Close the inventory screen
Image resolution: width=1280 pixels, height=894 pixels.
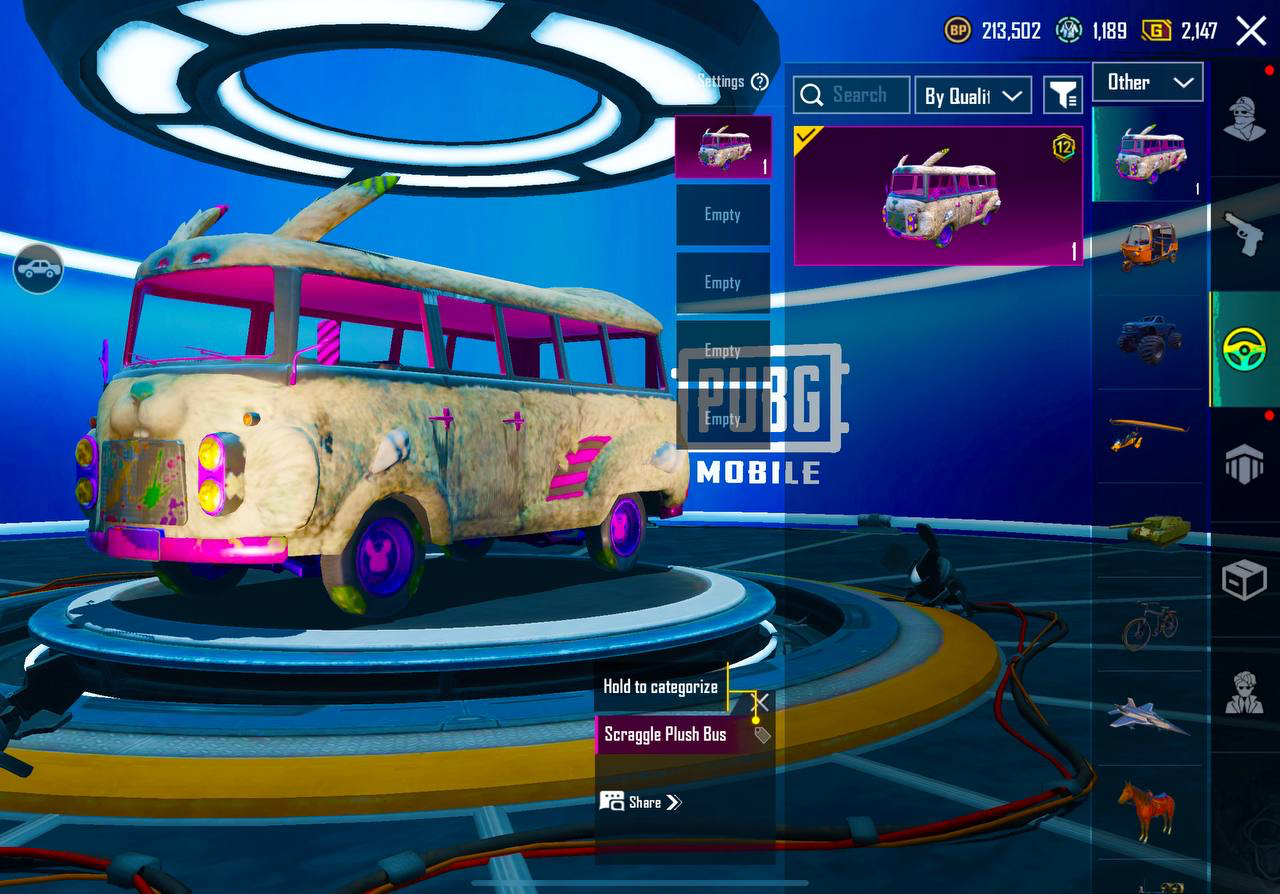pyautogui.click(x=1251, y=31)
